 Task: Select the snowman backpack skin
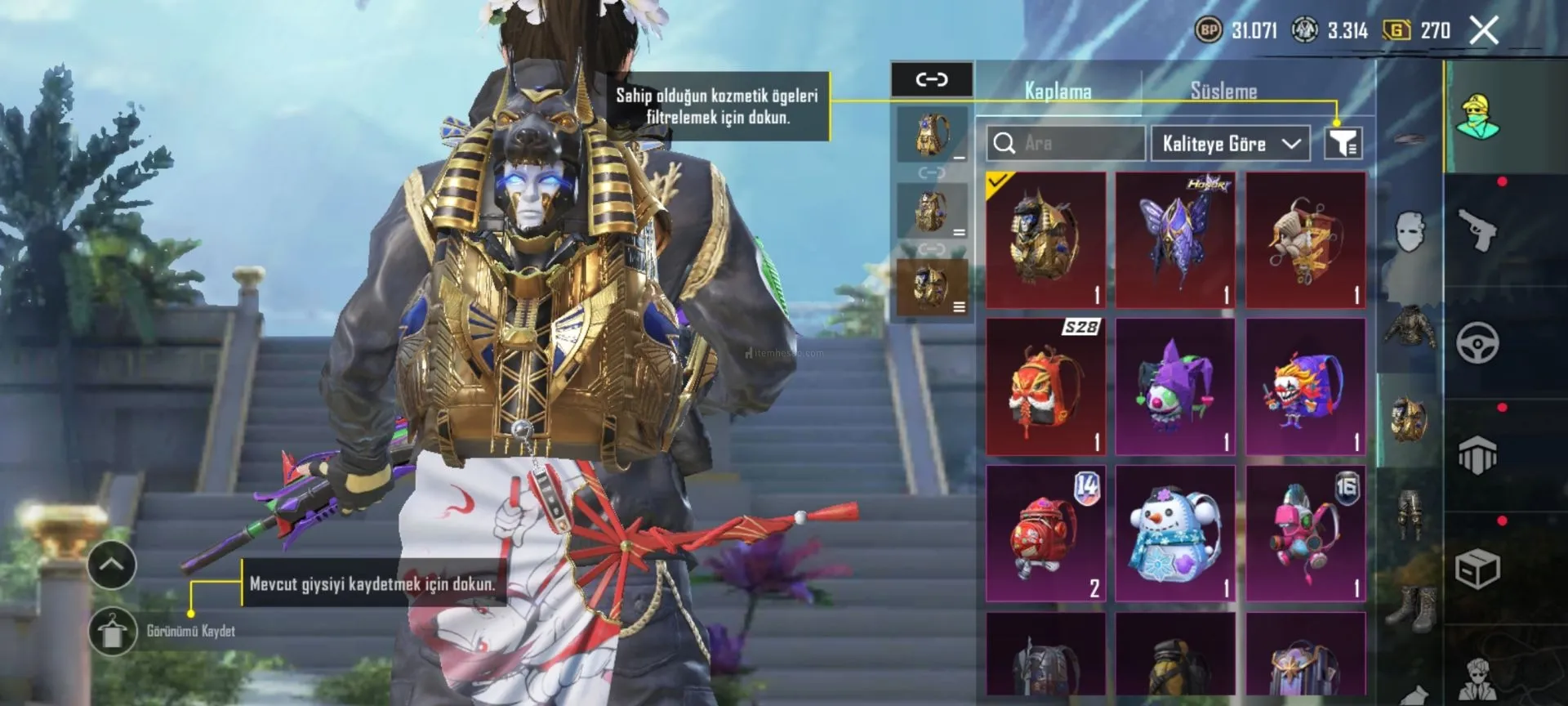[x=1175, y=534]
